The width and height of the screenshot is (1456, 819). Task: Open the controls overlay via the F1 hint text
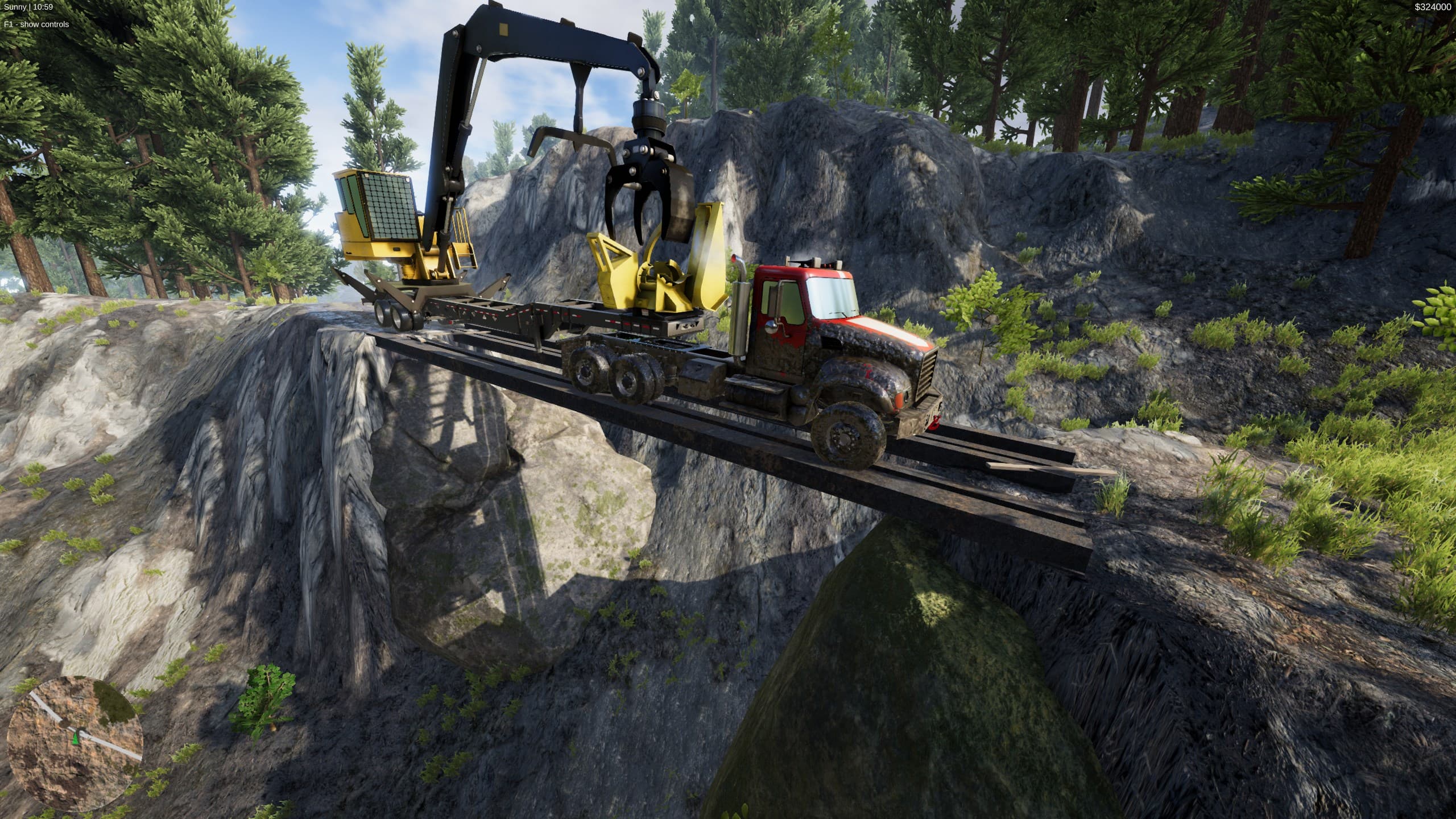pos(36,24)
